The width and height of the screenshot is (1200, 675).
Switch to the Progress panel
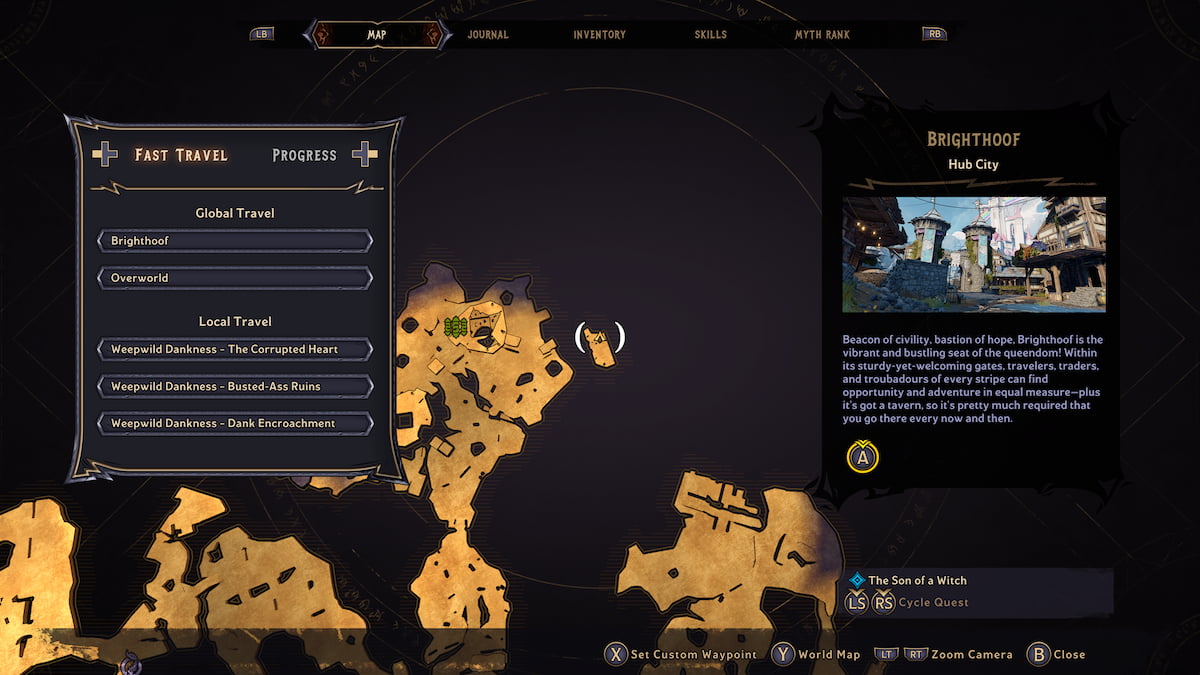pos(304,155)
